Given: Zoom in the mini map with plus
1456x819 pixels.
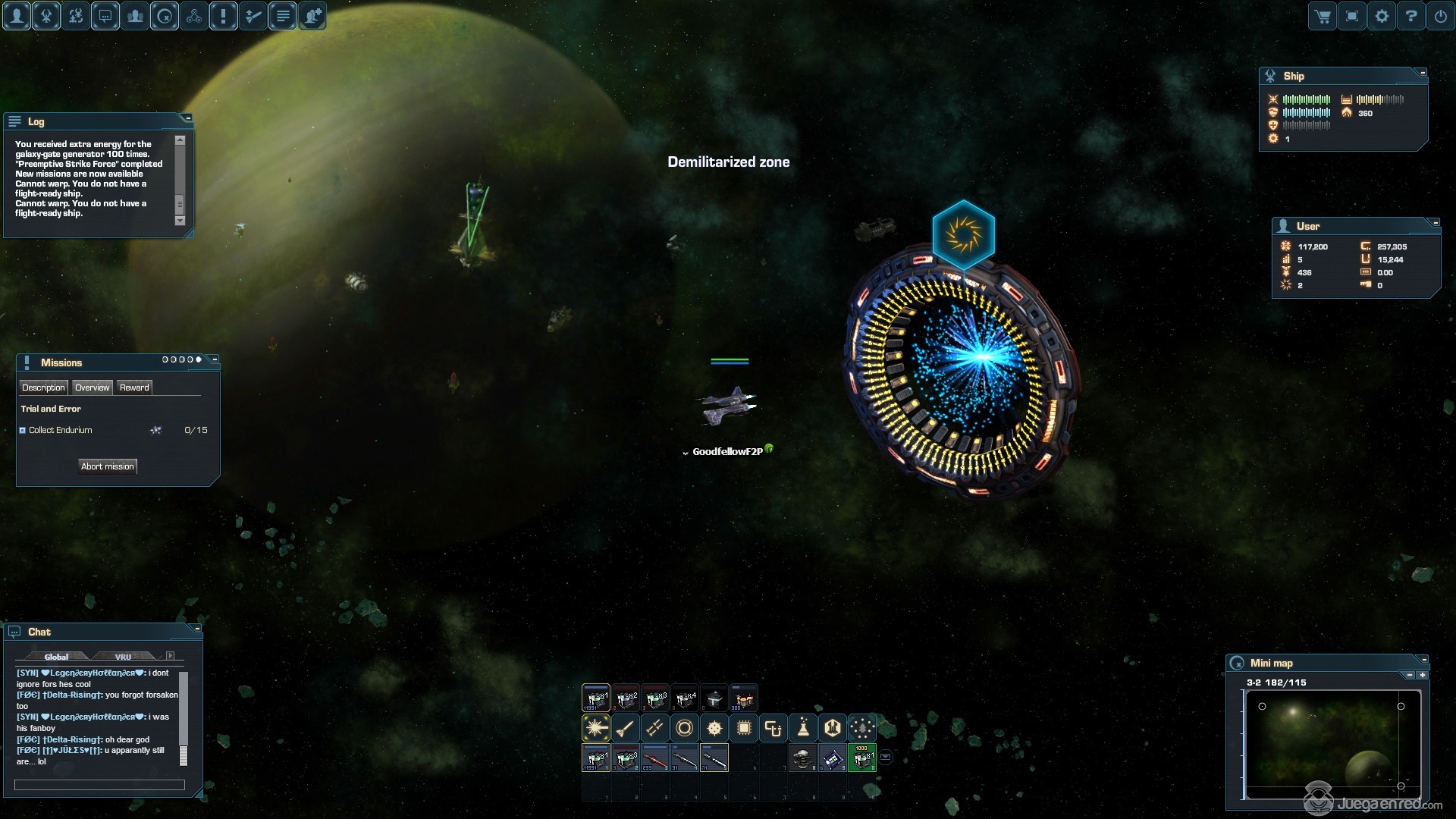Looking at the screenshot, I should (1423, 675).
